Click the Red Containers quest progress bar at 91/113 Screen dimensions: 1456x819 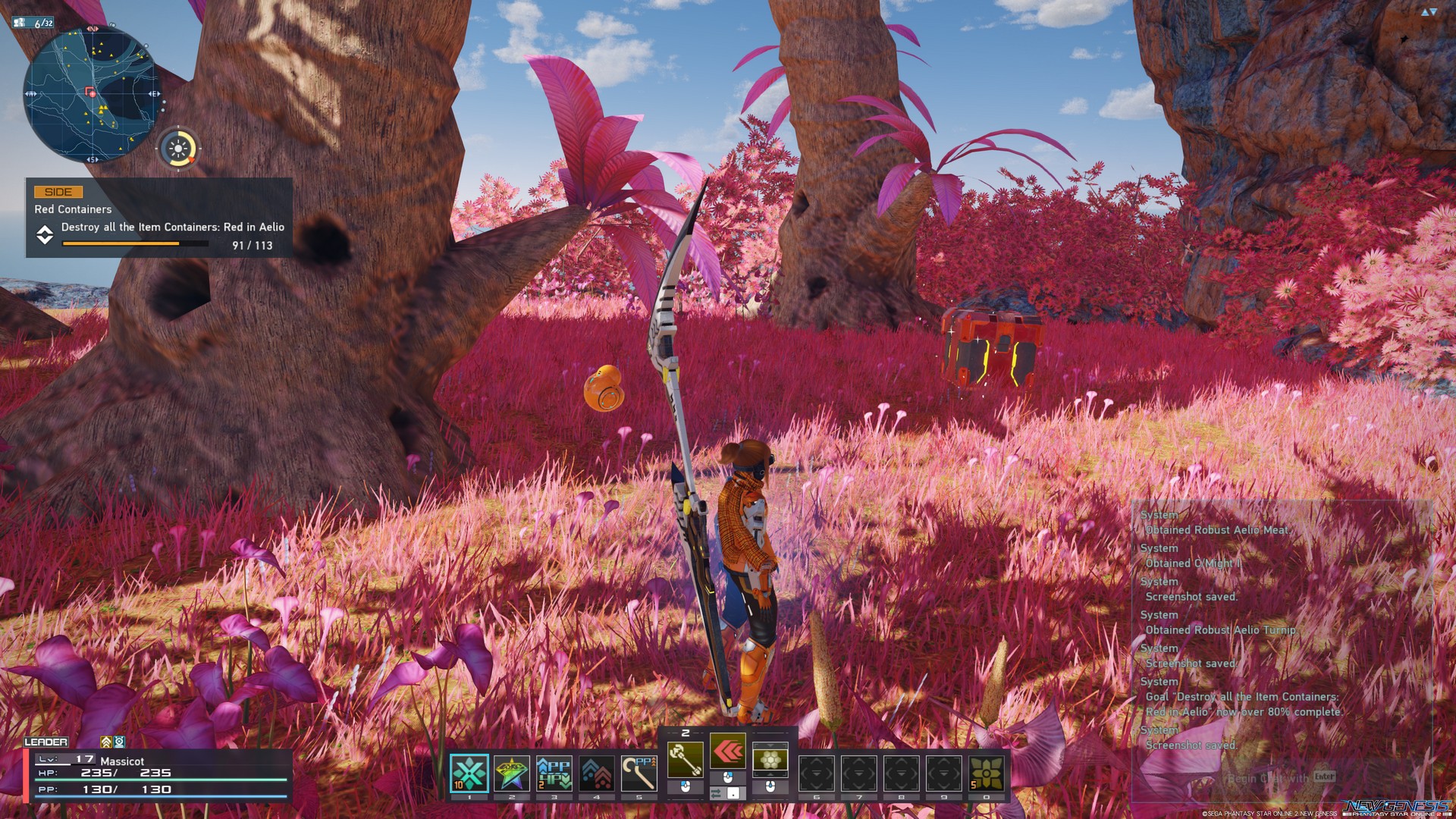pos(133,243)
